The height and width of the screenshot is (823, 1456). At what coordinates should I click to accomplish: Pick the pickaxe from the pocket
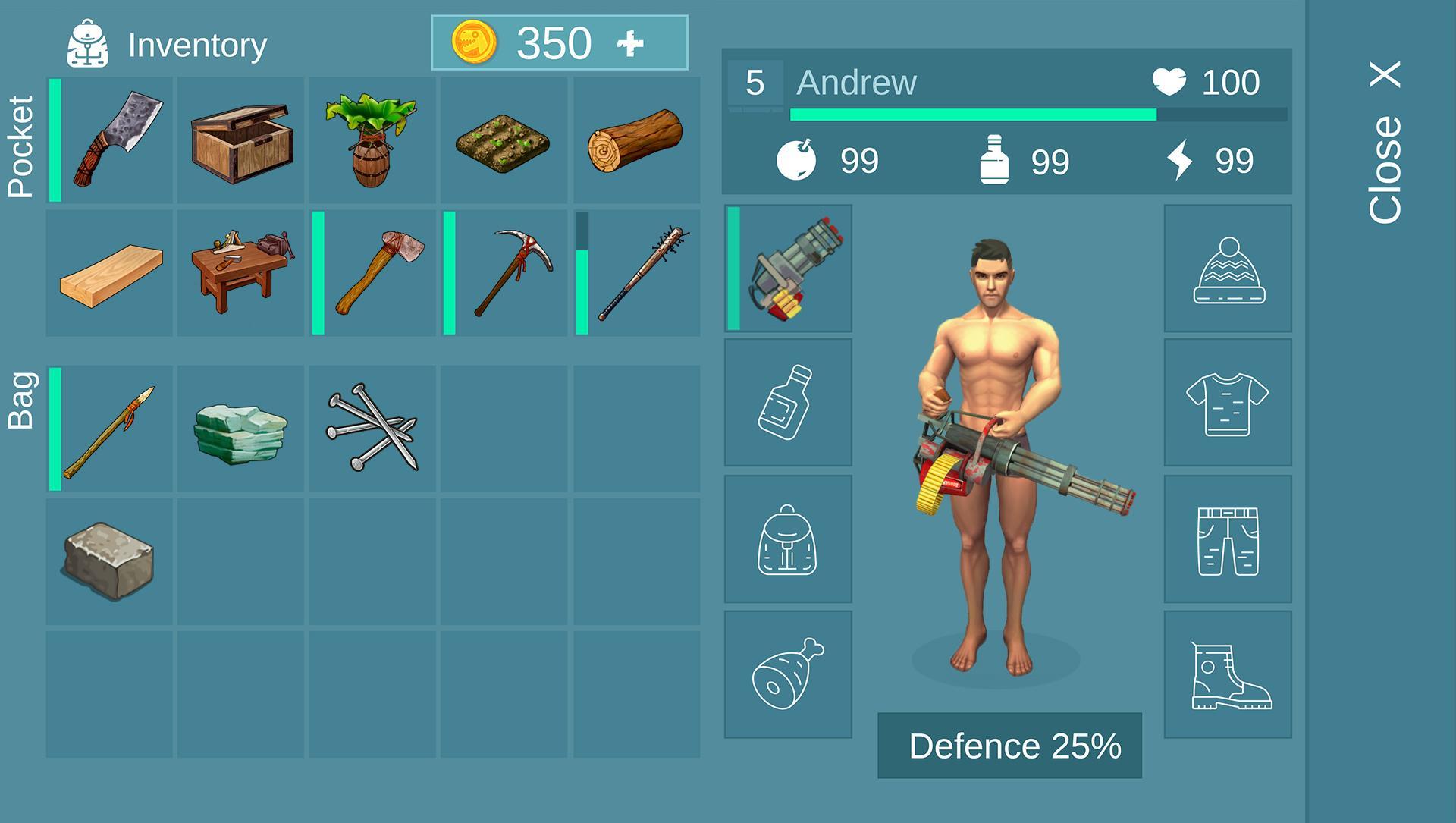click(505, 274)
